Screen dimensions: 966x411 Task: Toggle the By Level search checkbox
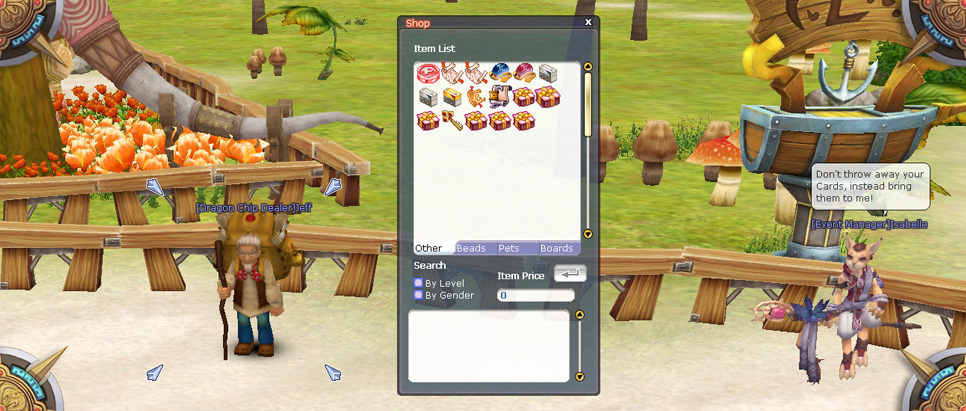tap(419, 284)
